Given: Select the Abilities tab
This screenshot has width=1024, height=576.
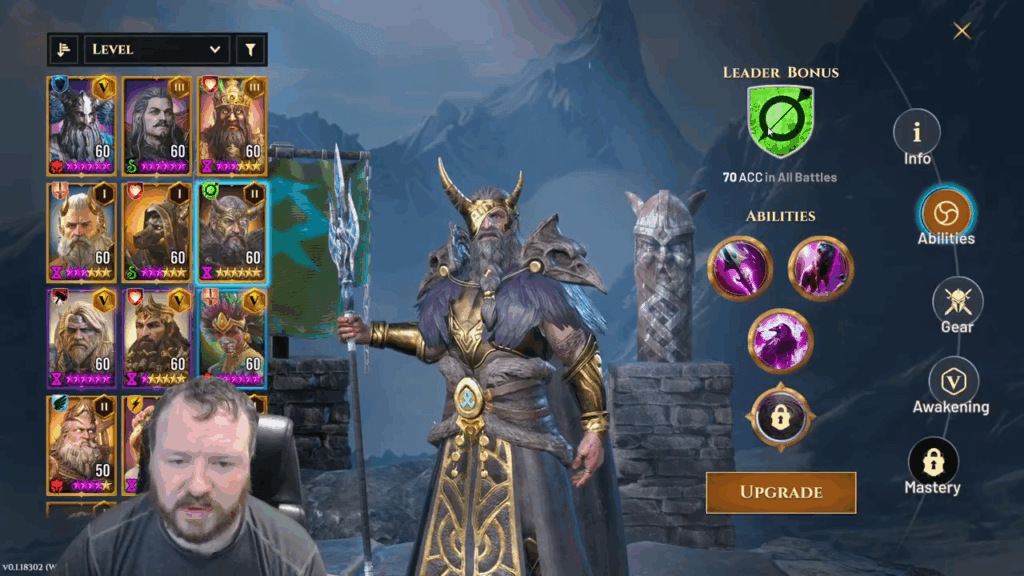Looking at the screenshot, I should tap(945, 212).
